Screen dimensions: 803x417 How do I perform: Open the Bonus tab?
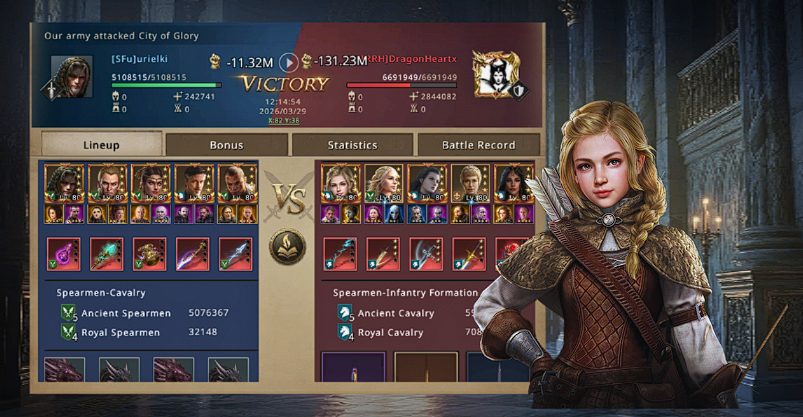point(226,145)
